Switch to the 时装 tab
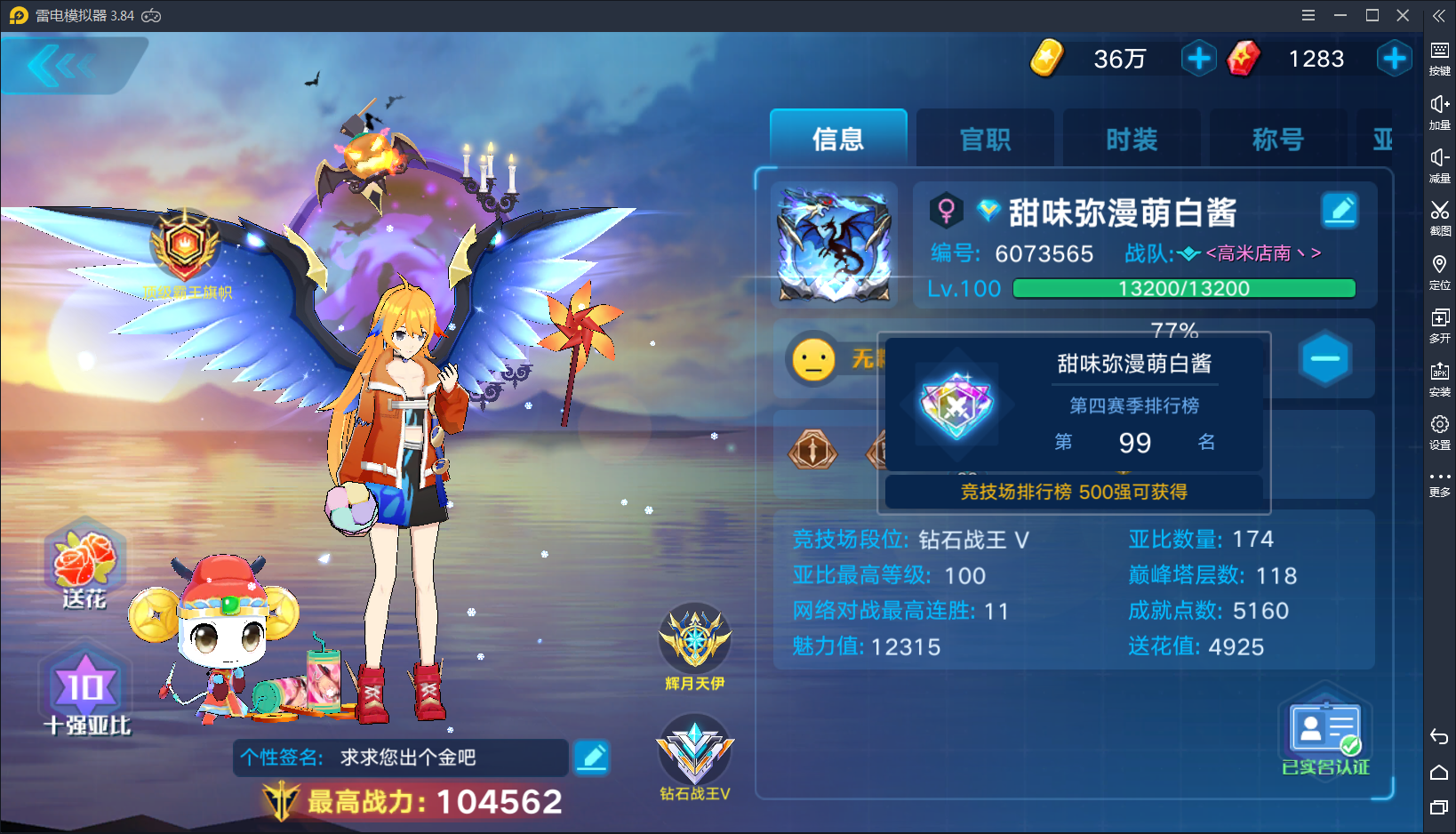The height and width of the screenshot is (834, 1456). coord(1131,139)
